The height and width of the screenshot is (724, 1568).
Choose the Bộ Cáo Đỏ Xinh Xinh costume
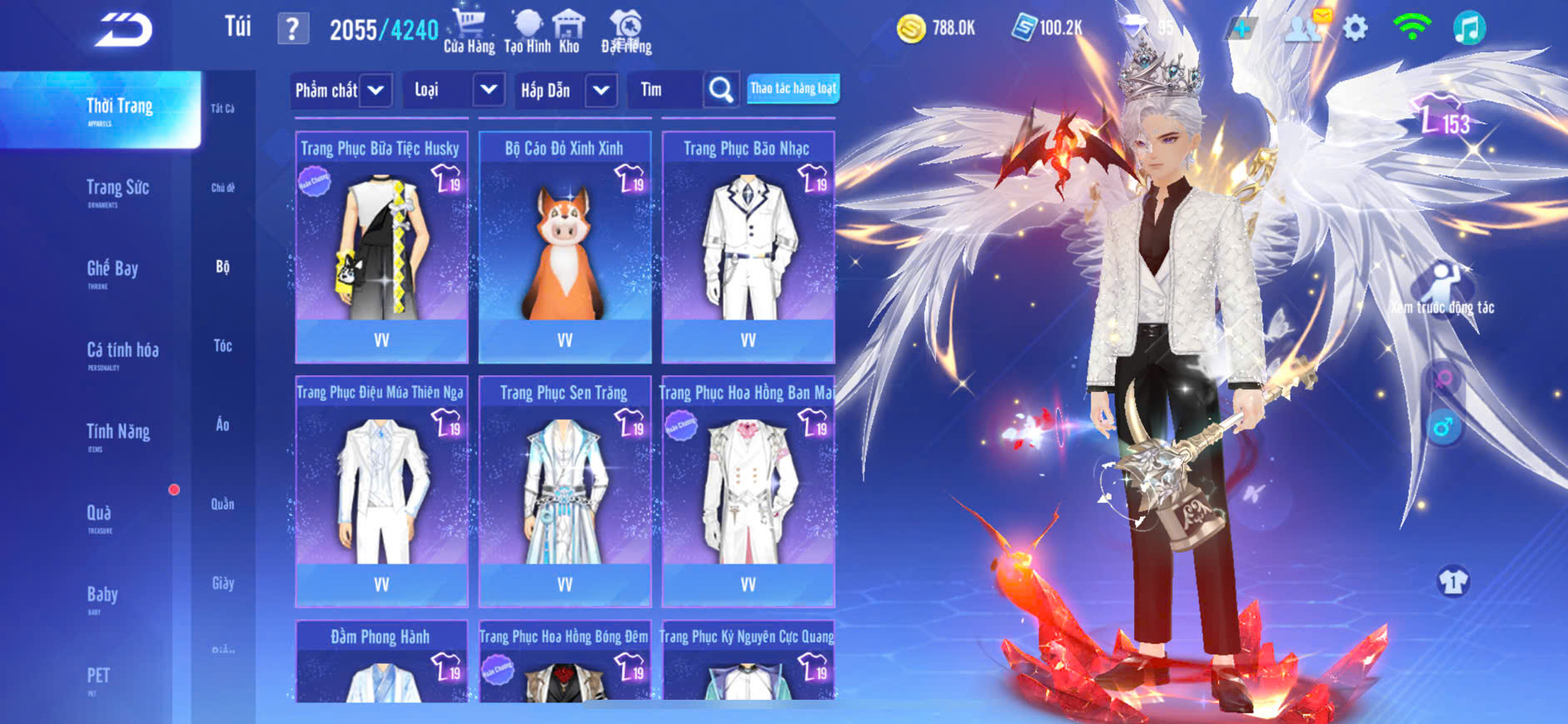pos(565,245)
